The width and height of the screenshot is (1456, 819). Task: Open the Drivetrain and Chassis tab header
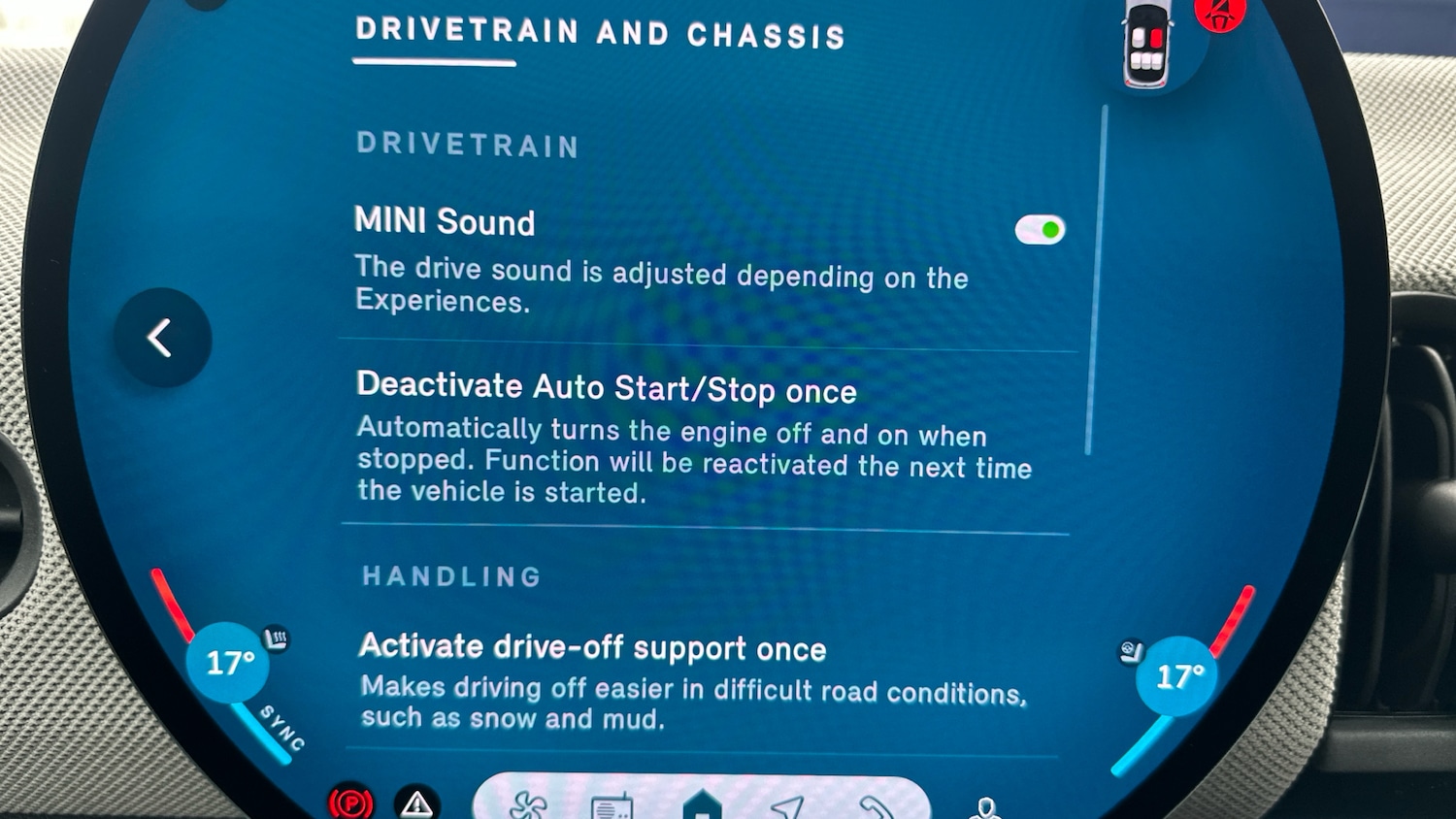[599, 34]
